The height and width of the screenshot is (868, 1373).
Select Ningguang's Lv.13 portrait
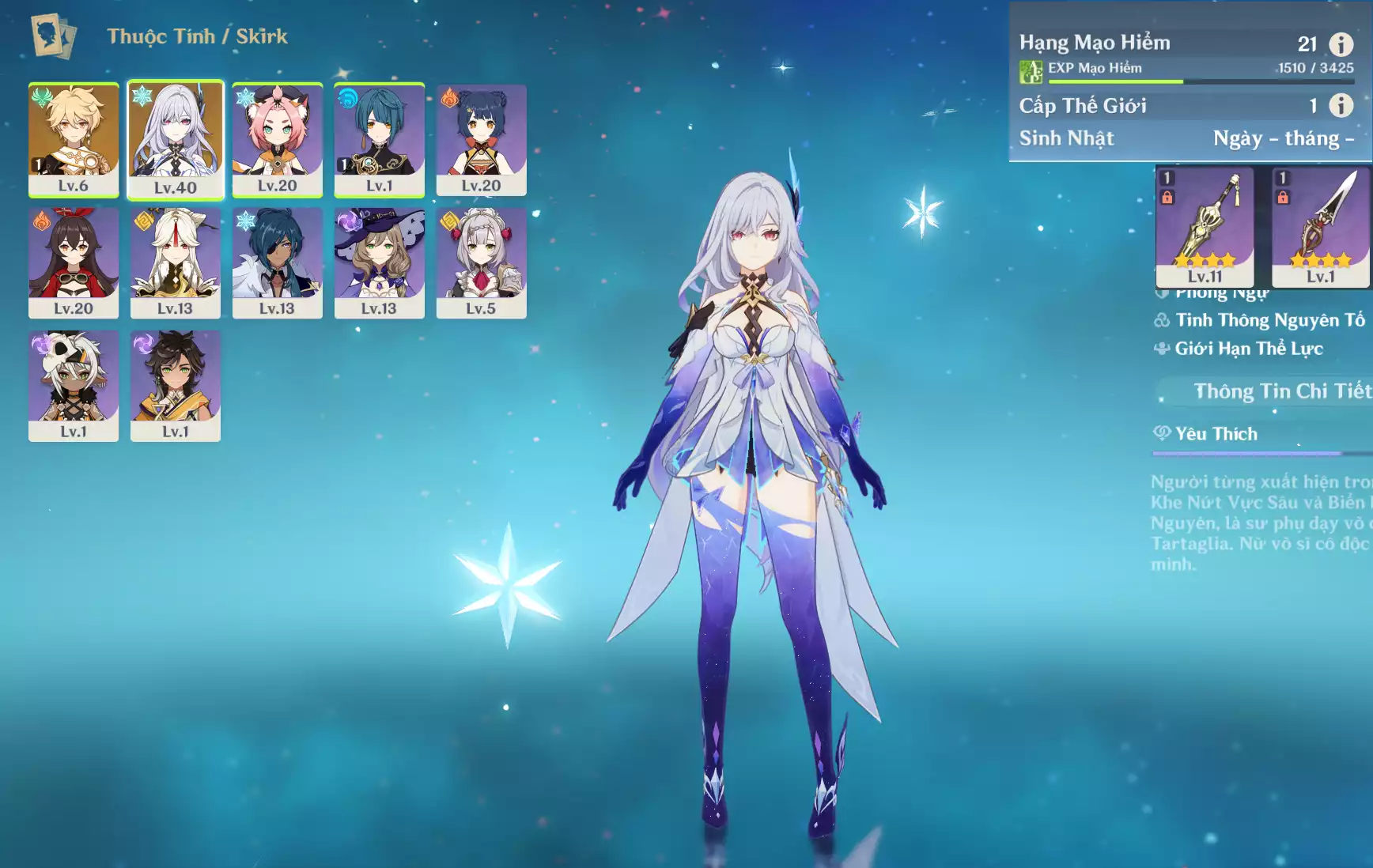coord(176,262)
